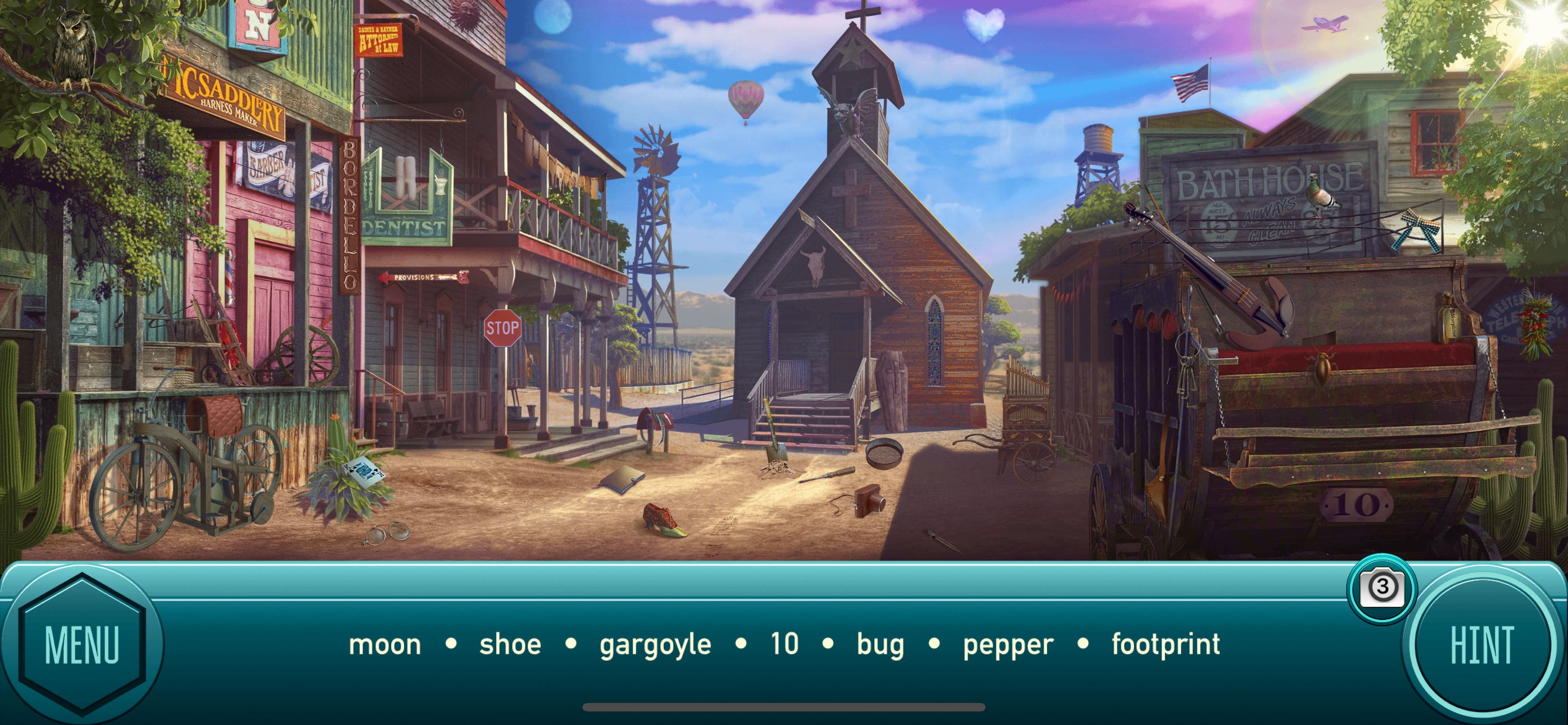Select the moon in the sky
Viewport: 1568px width, 725px height.
(554, 15)
